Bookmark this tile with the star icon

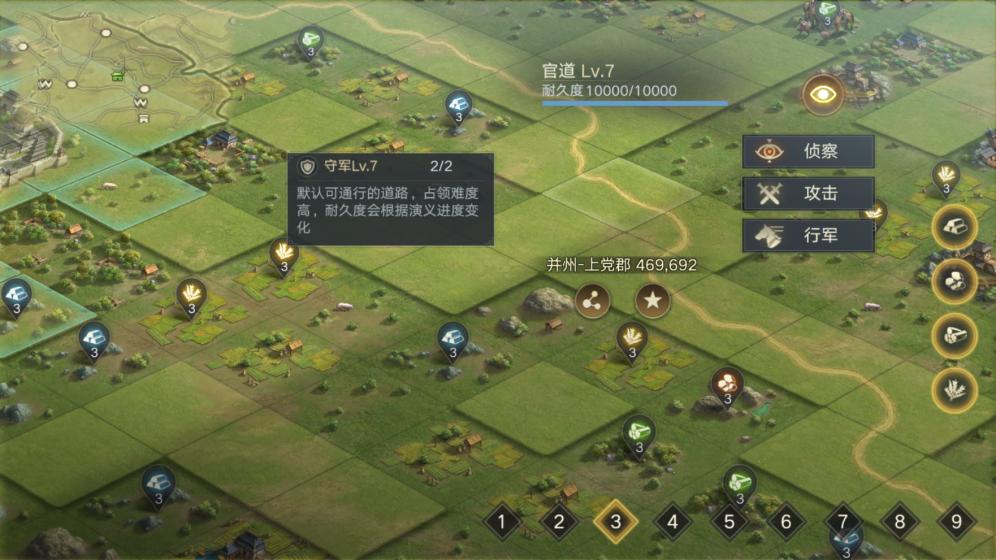(652, 300)
